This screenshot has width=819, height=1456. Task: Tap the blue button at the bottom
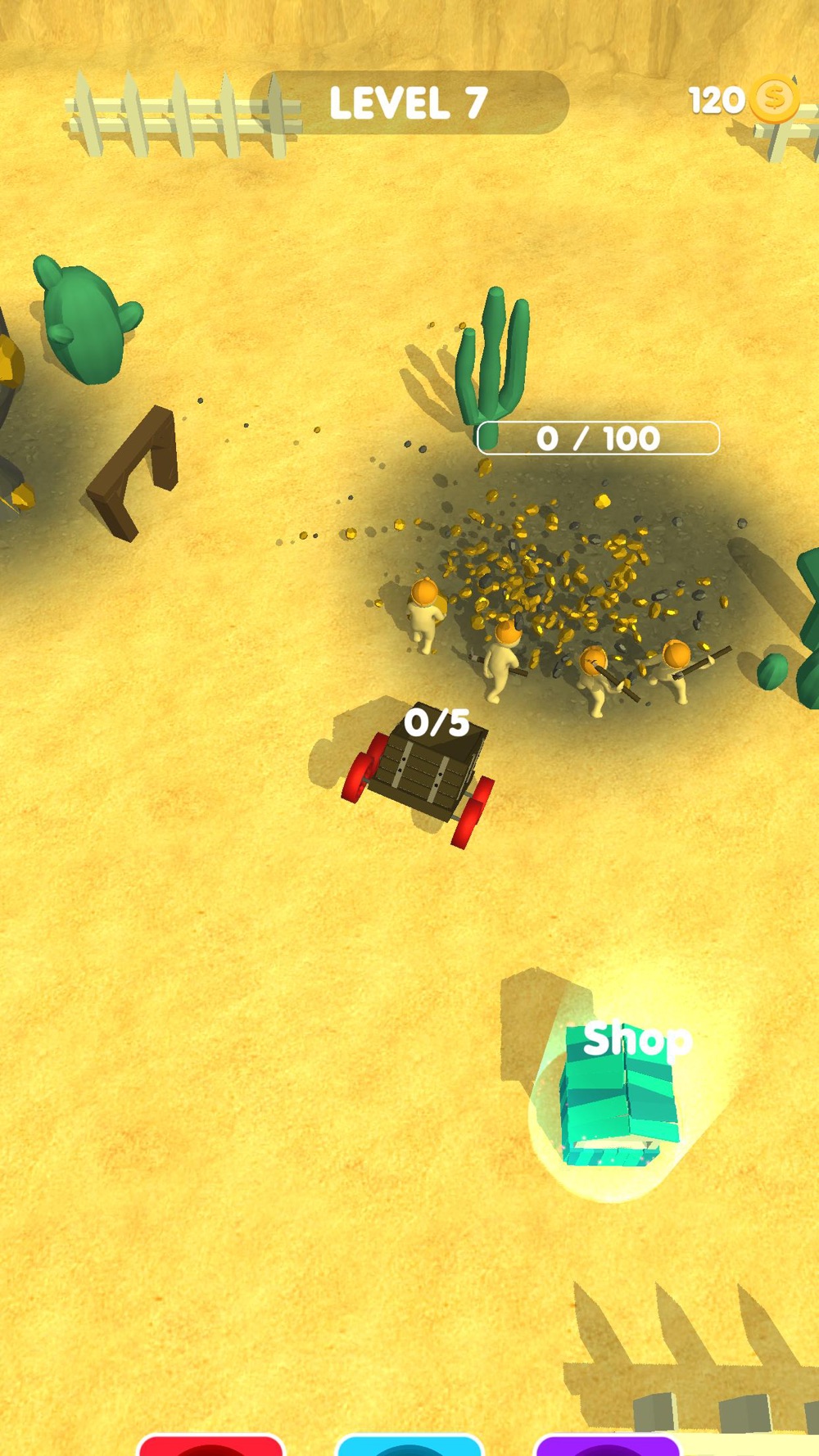(x=409, y=1445)
